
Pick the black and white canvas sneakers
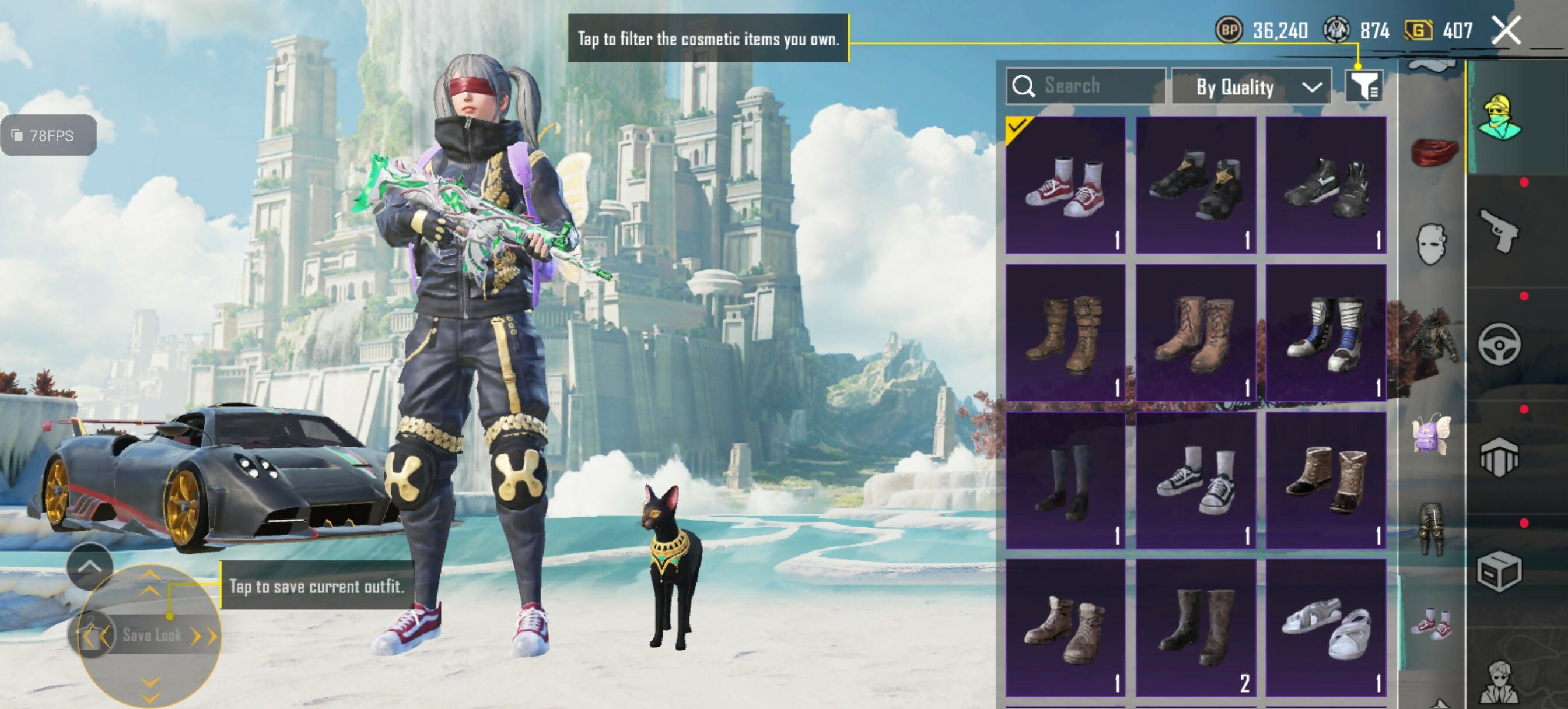pyautogui.click(x=1195, y=480)
